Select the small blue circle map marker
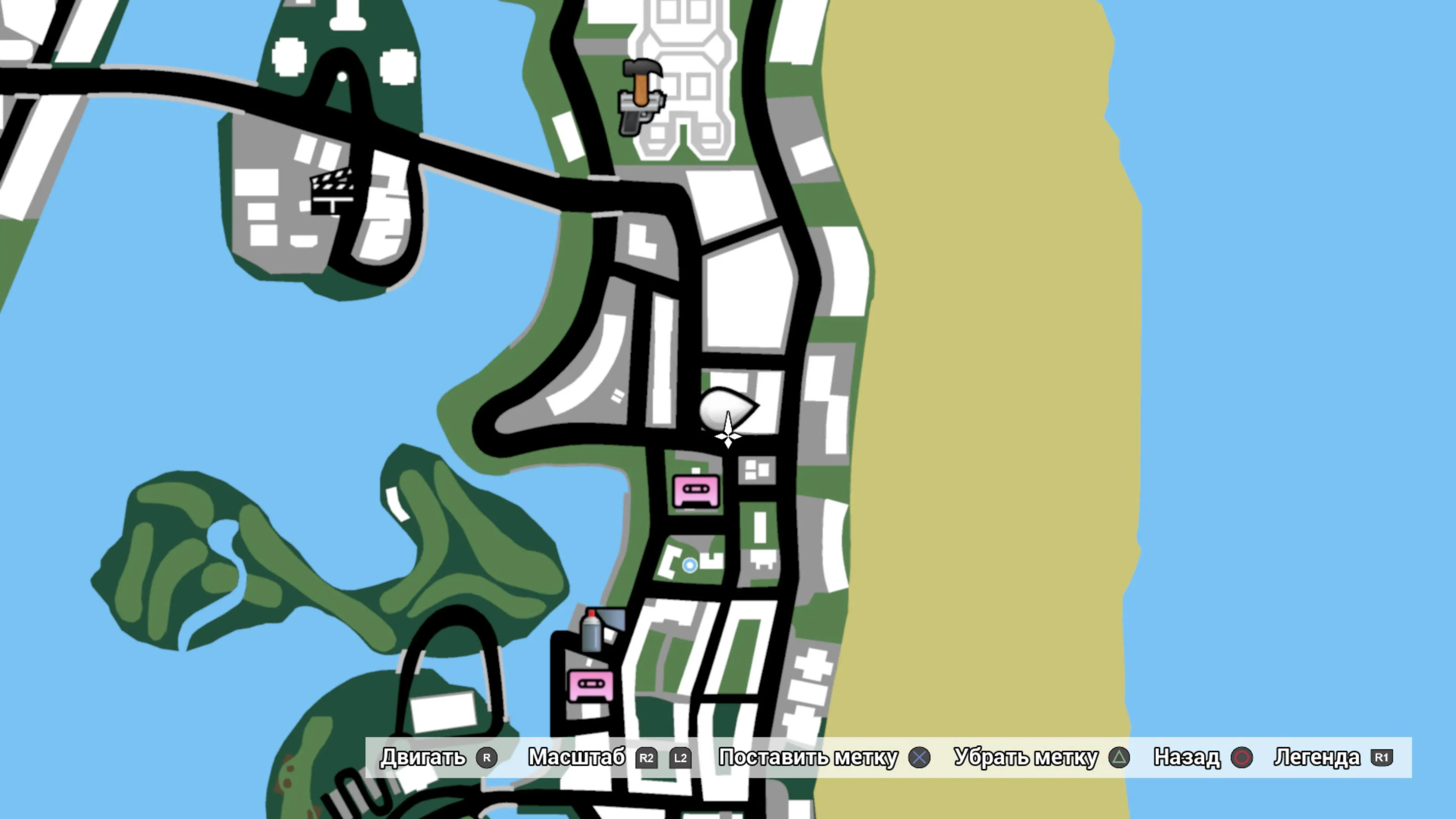This screenshot has height=819, width=1456. point(690,565)
